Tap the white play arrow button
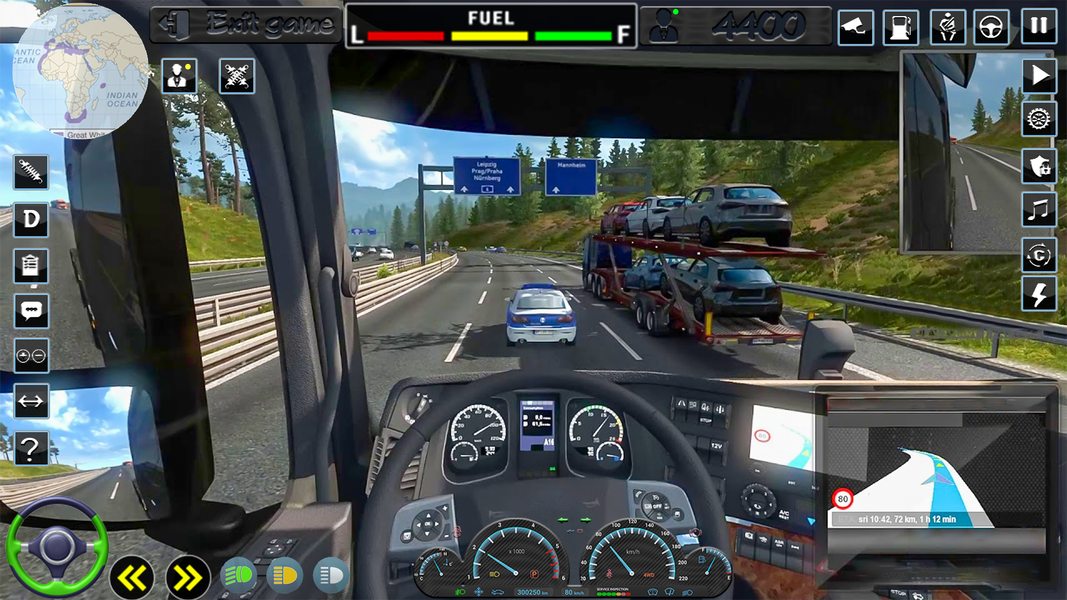This screenshot has height=600, width=1067. 1039,75
